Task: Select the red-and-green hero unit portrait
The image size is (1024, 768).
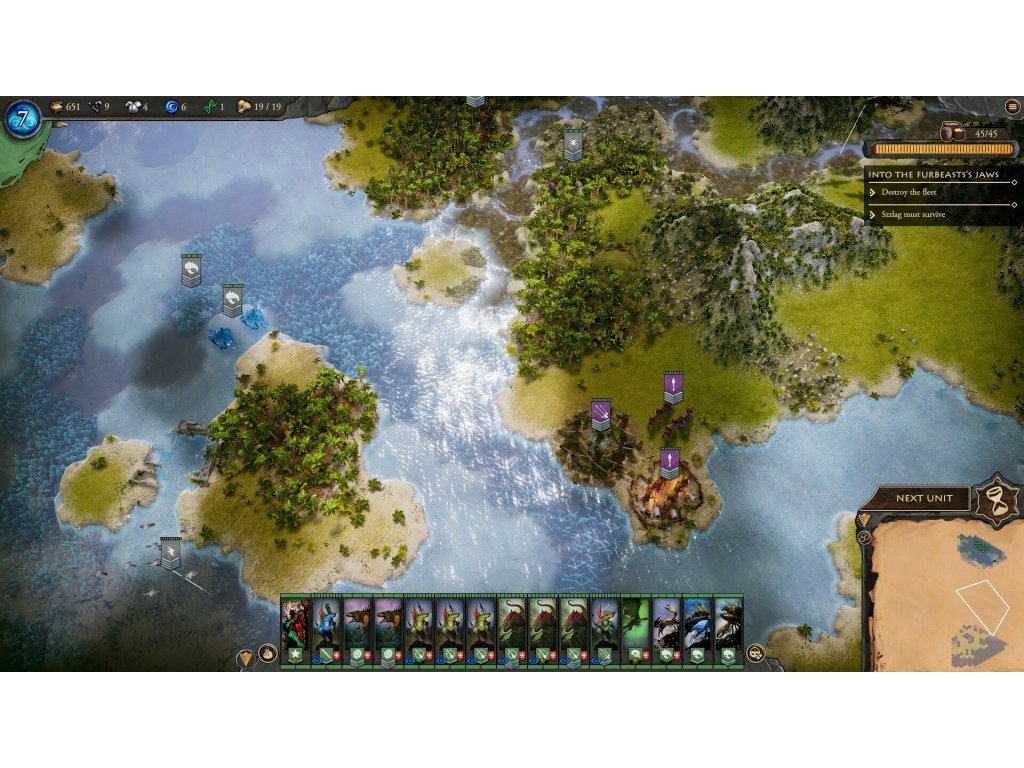Action: (296, 631)
